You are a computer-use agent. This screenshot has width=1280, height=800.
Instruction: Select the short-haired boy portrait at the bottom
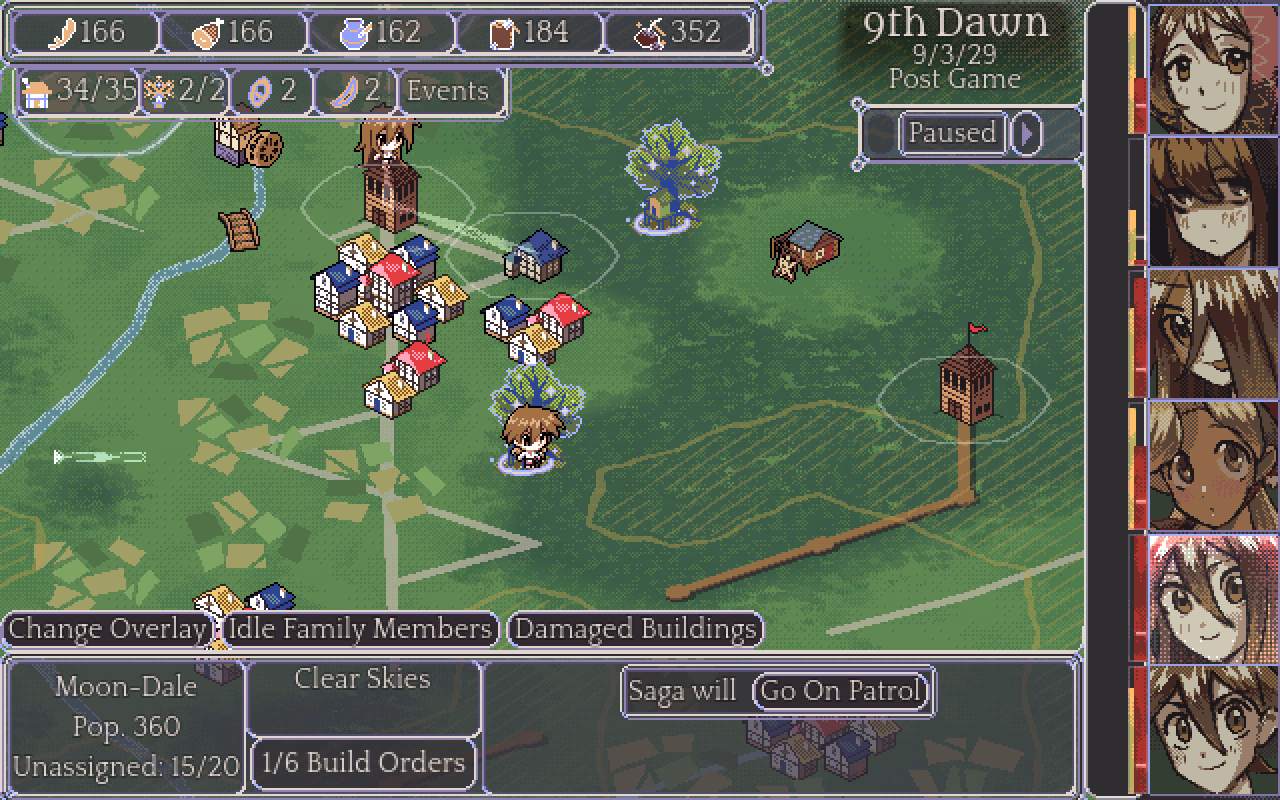point(1213,730)
